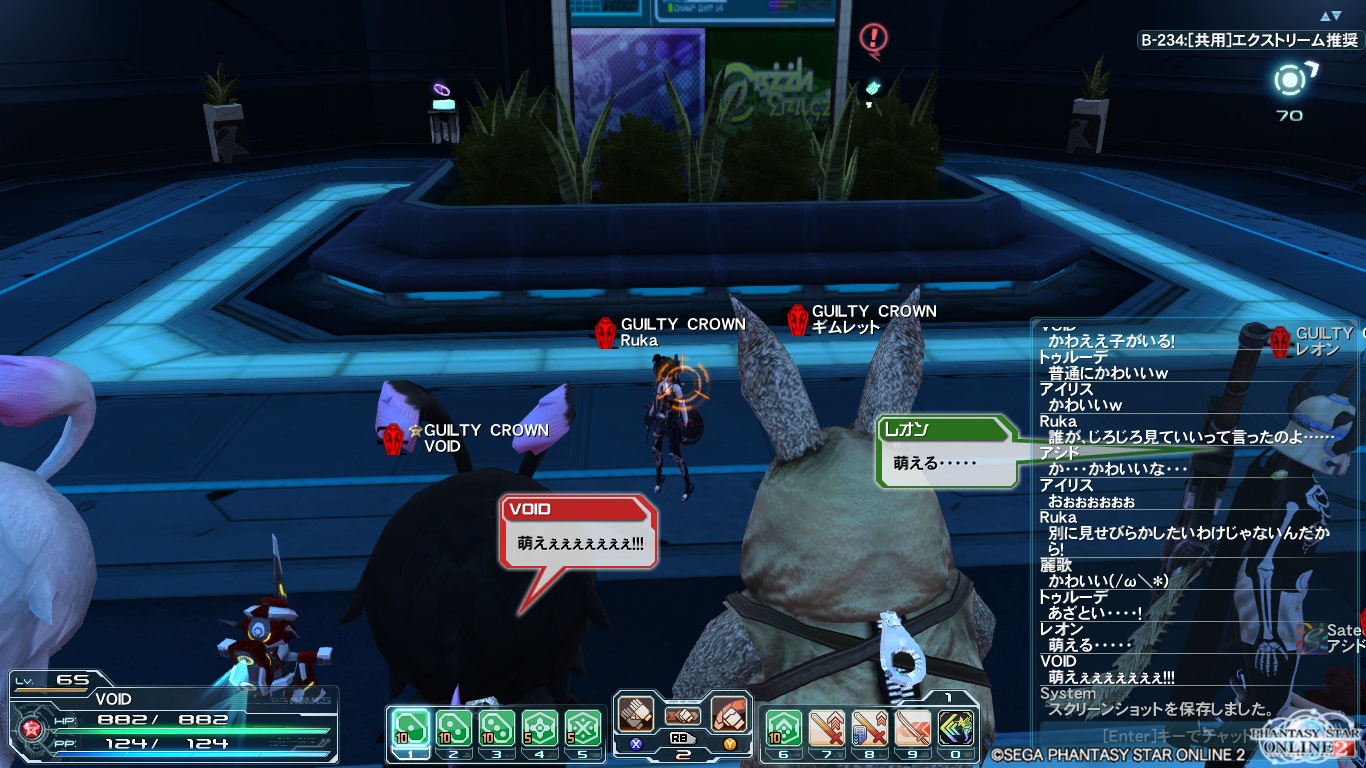Click the weapon icon beside the Y button
This screenshot has width=1366, height=768.
[731, 714]
